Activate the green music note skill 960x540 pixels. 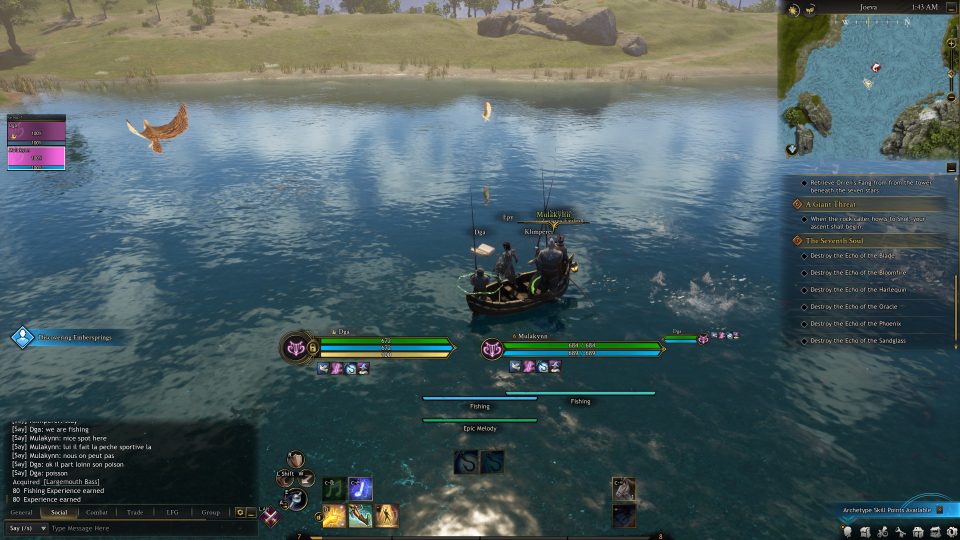click(x=333, y=489)
